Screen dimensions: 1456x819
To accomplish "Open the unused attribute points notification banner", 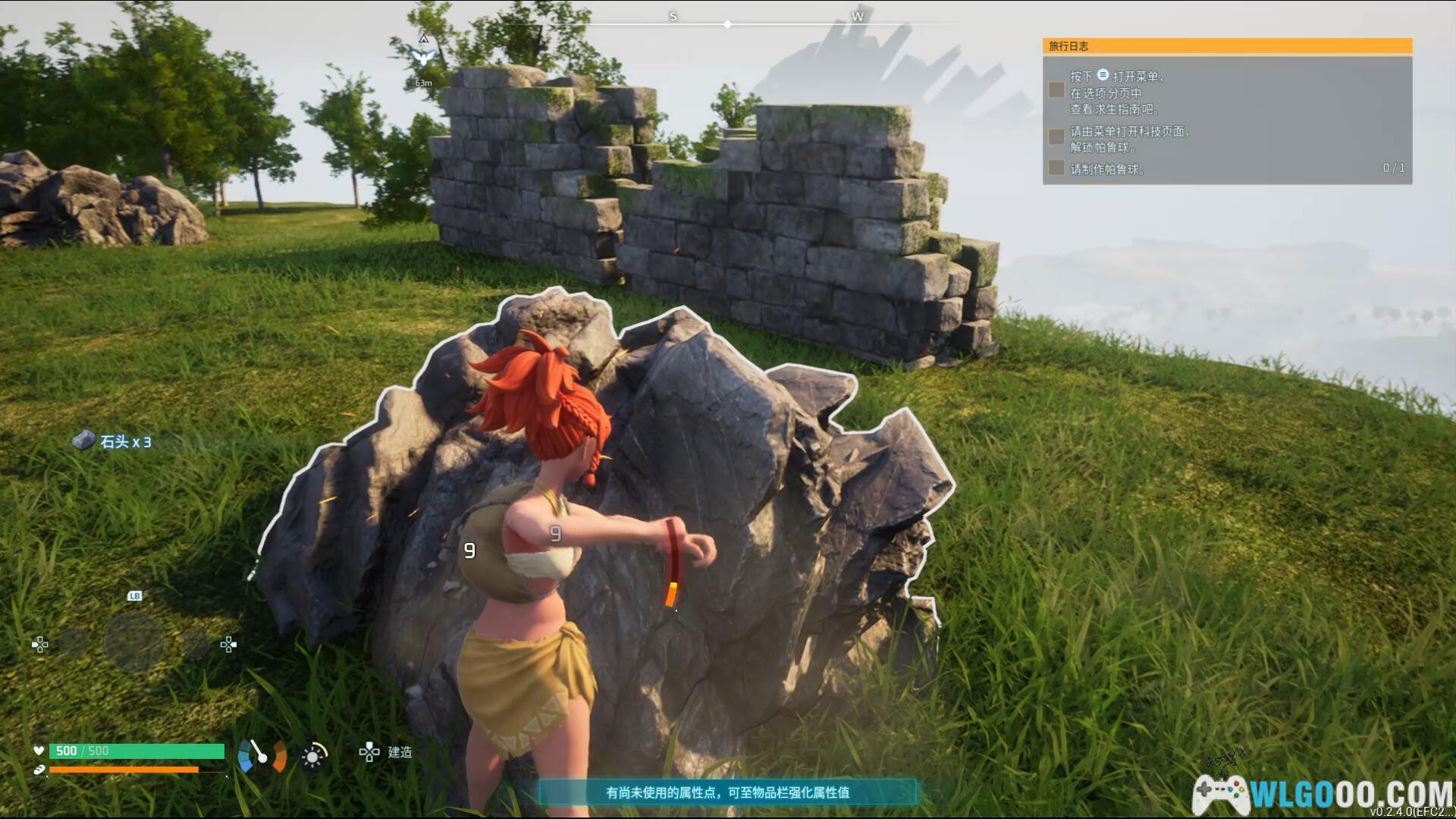I will pyautogui.click(x=727, y=792).
